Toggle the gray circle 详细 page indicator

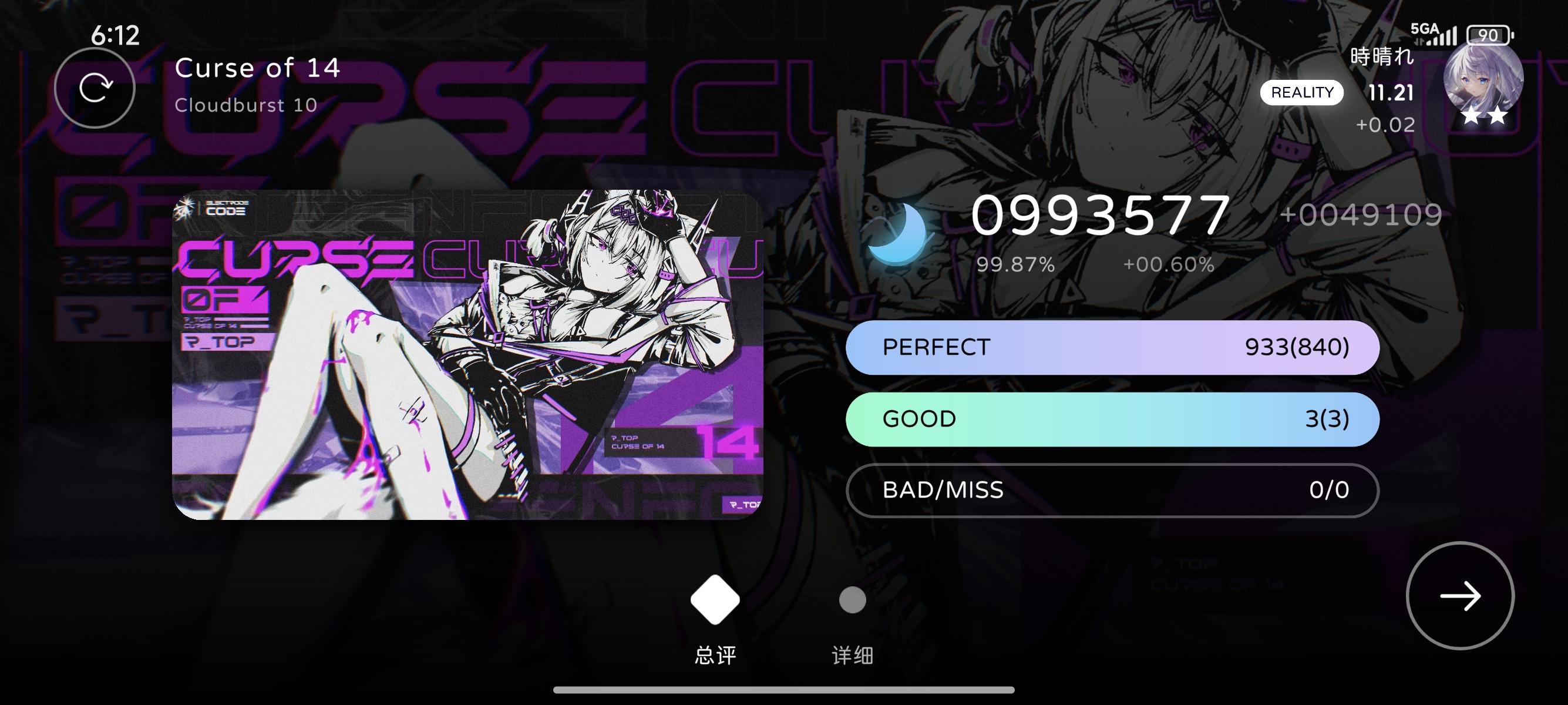point(852,600)
